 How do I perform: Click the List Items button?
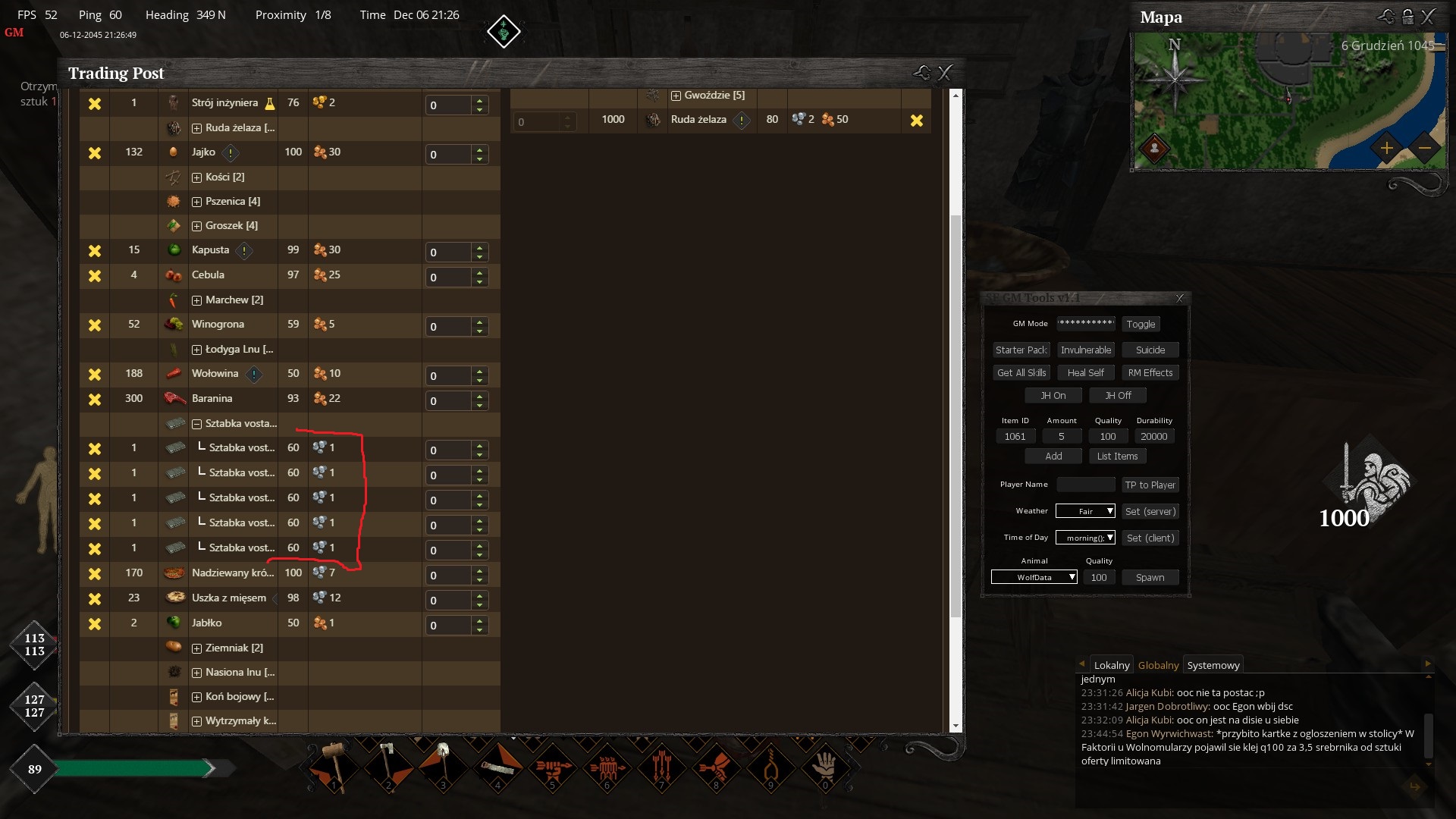click(x=1117, y=457)
